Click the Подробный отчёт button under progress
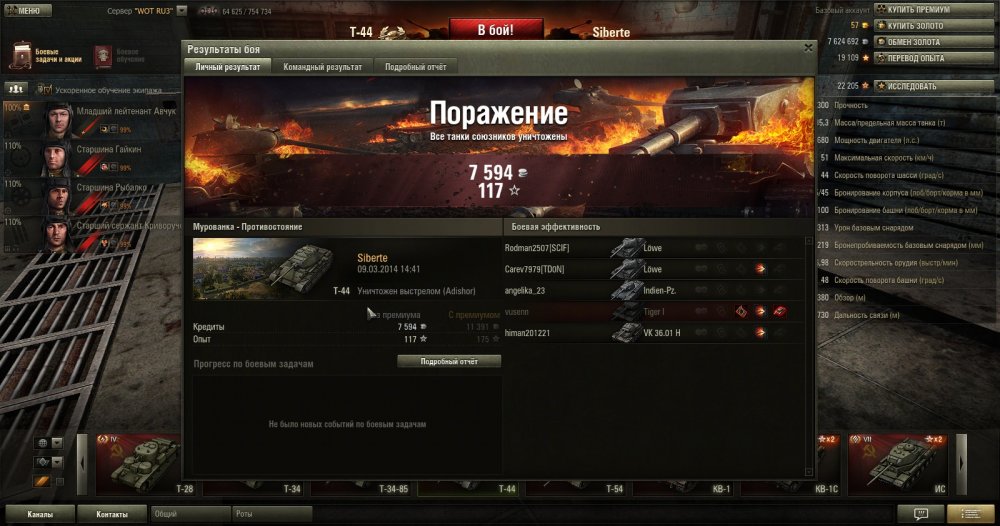 449,361
